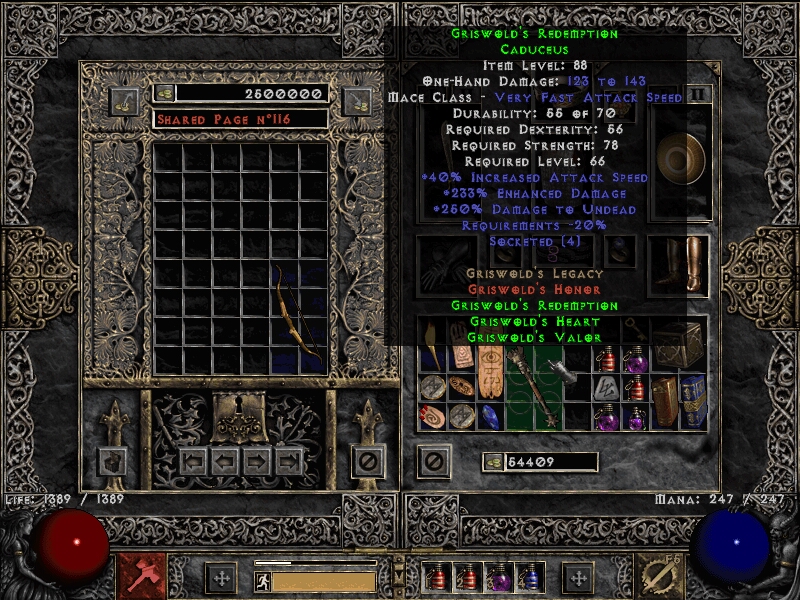Viewport: 800px width, 600px height.
Task: Close the stash panel
Action: [x=367, y=461]
